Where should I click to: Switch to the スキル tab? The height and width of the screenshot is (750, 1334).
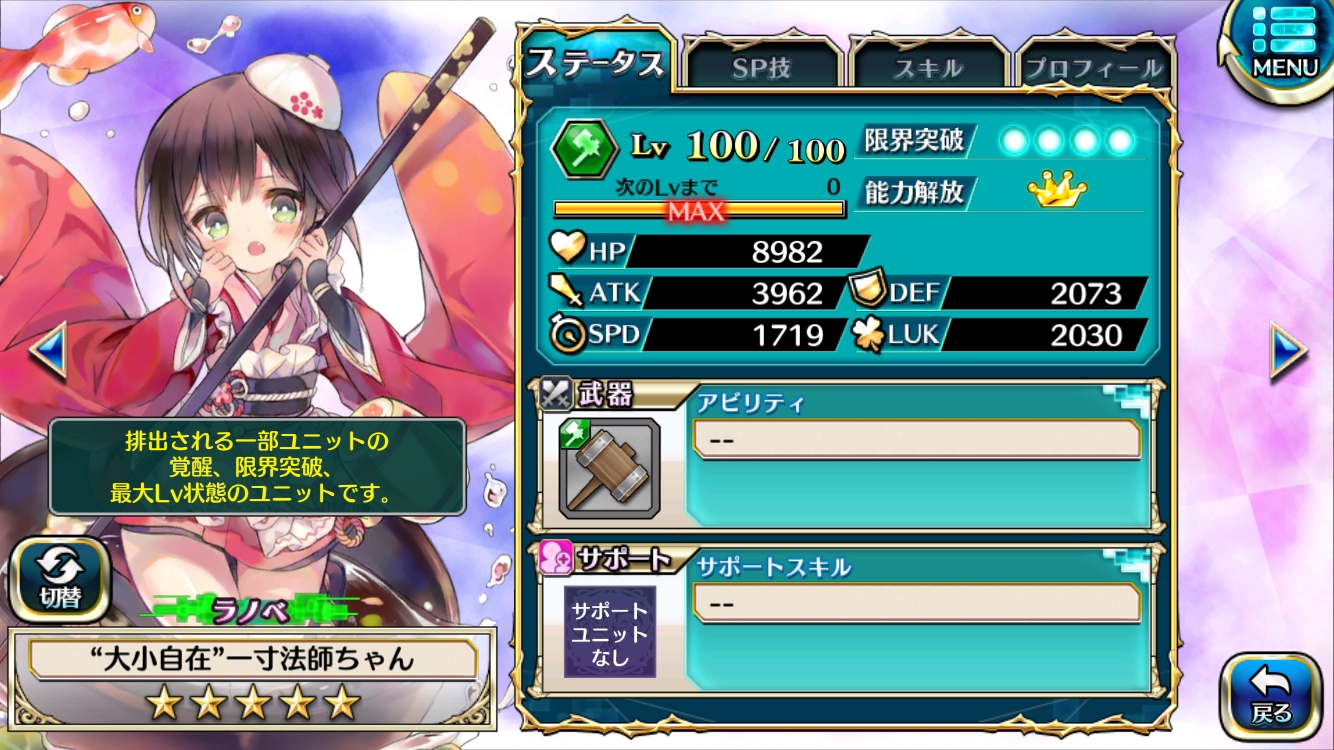[x=927, y=68]
